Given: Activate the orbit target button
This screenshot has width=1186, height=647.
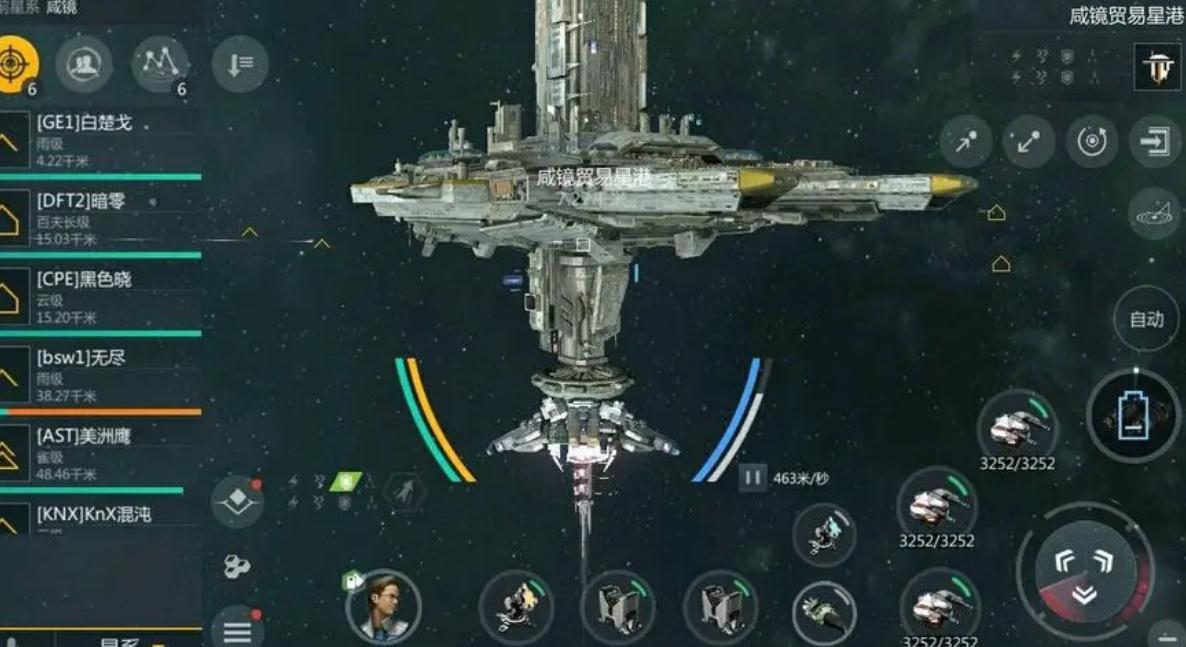Looking at the screenshot, I should coord(1091,142).
